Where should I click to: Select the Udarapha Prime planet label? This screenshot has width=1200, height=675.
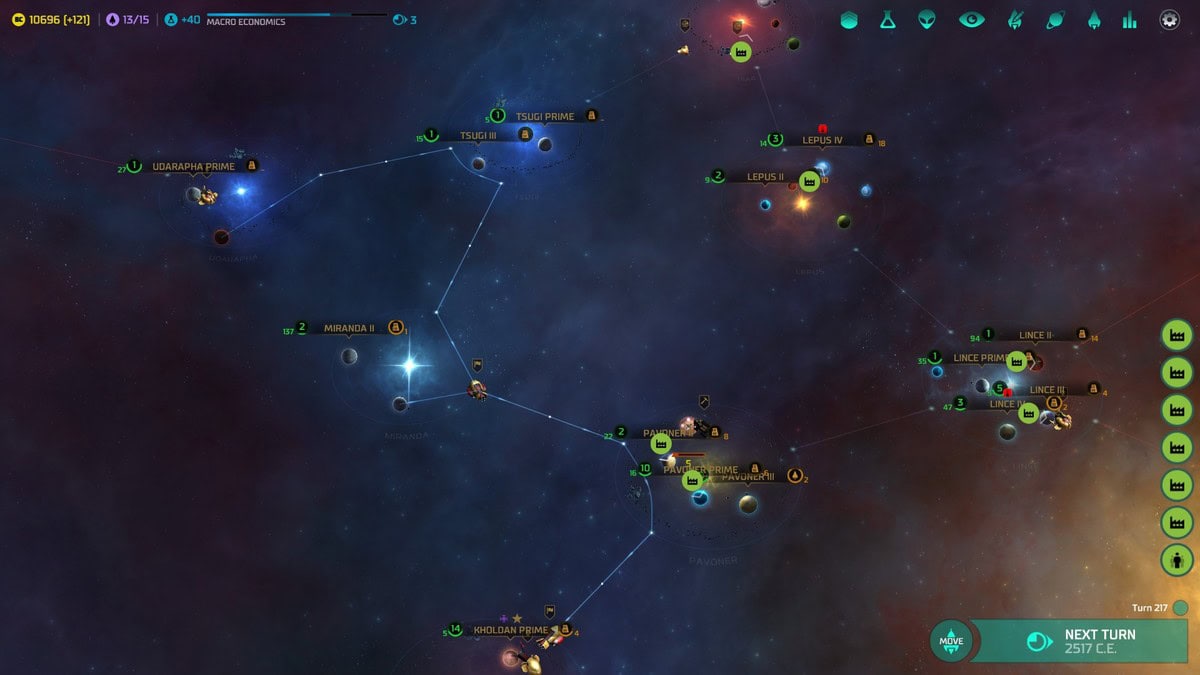click(193, 166)
